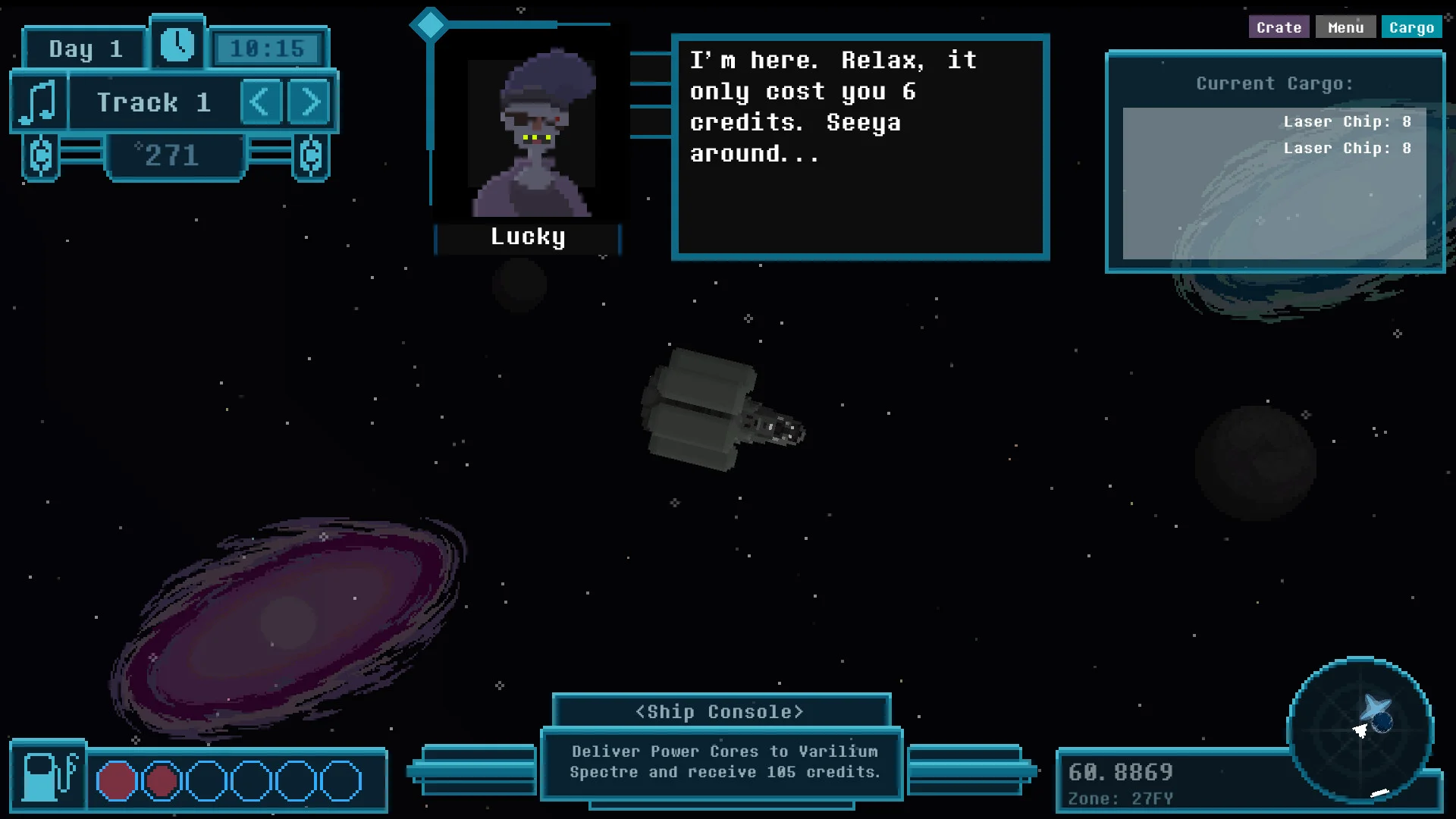Open the fuel pump icon bottom left
Screen dimensions: 1456x819
pos(47,778)
